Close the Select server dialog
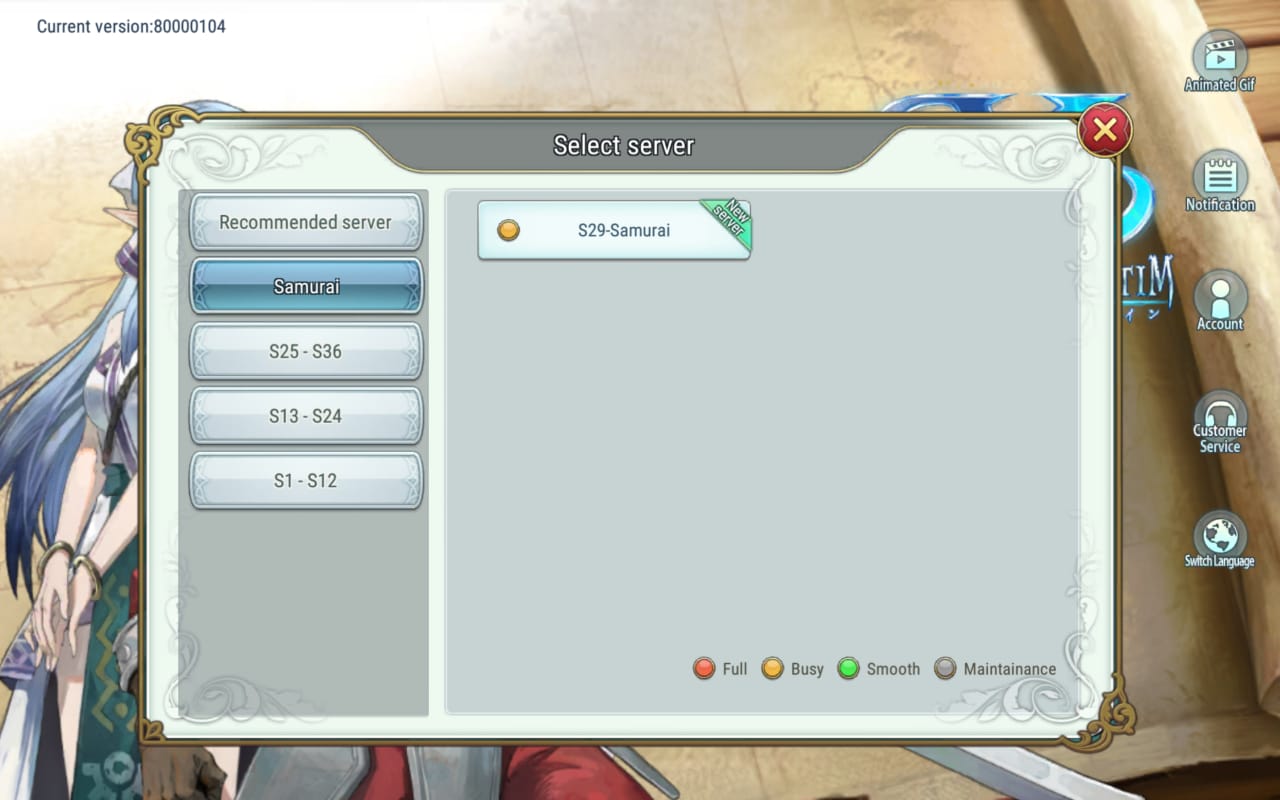 coord(1104,129)
